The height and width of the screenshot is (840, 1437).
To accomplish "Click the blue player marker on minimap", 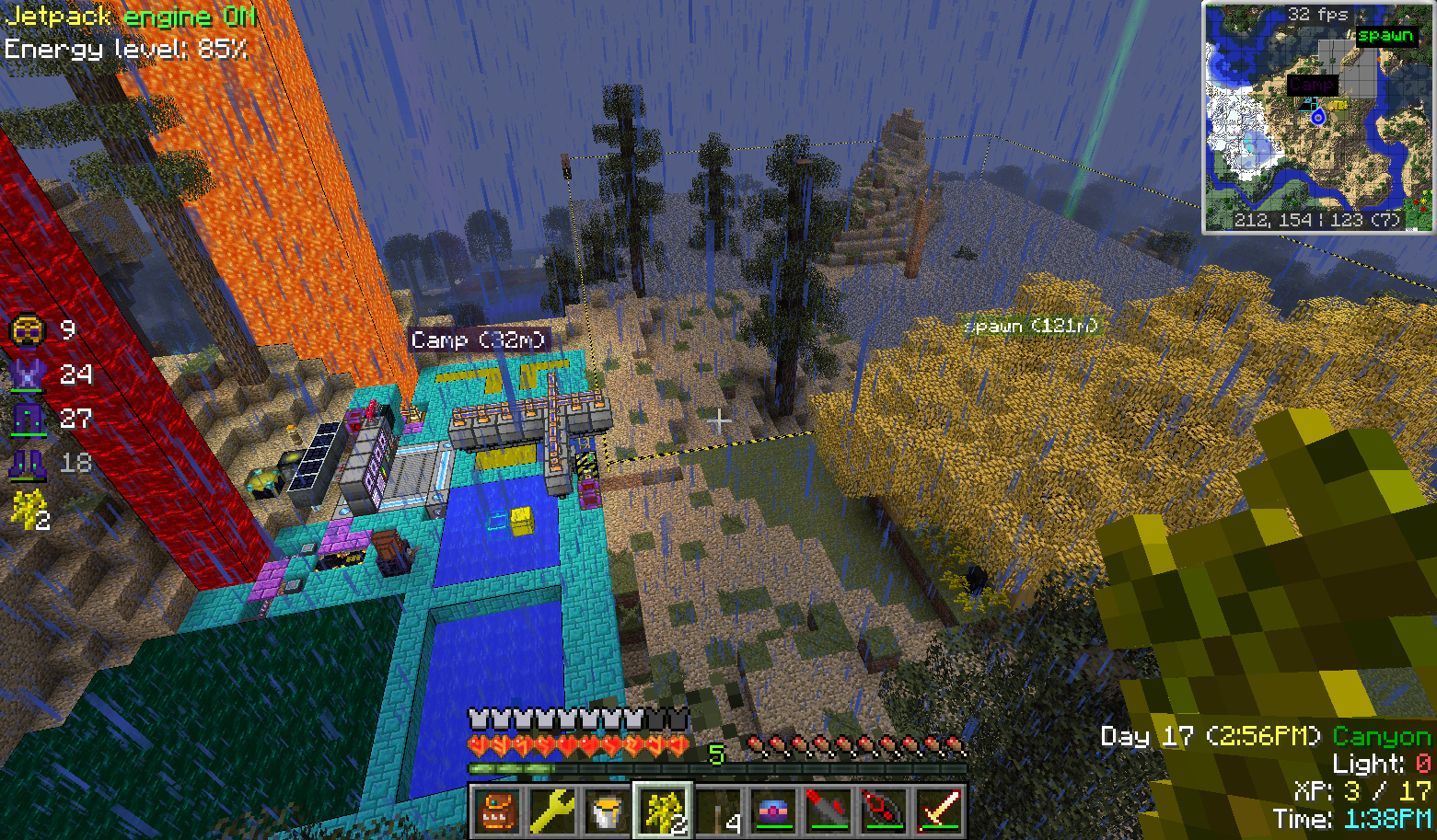I will tap(1318, 117).
